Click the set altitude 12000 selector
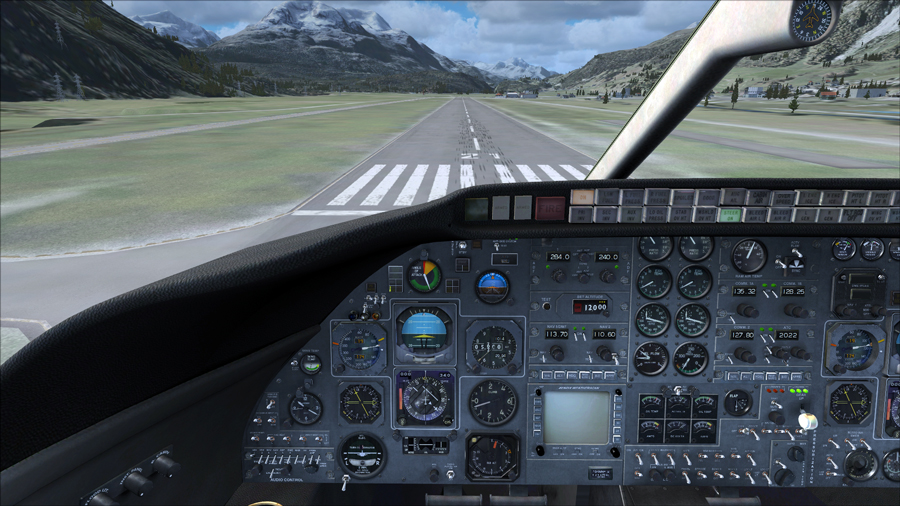The height and width of the screenshot is (506, 900). (592, 307)
